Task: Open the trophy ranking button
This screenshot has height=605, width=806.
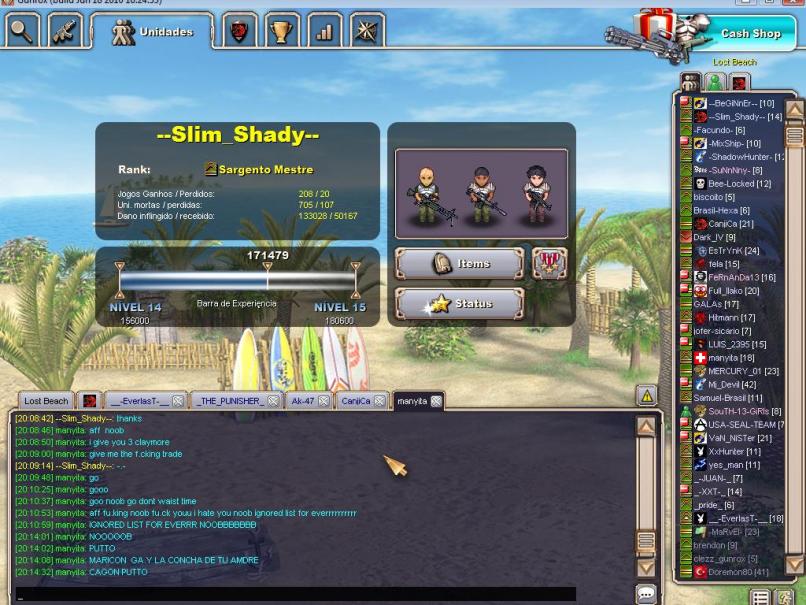Action: click(x=281, y=32)
